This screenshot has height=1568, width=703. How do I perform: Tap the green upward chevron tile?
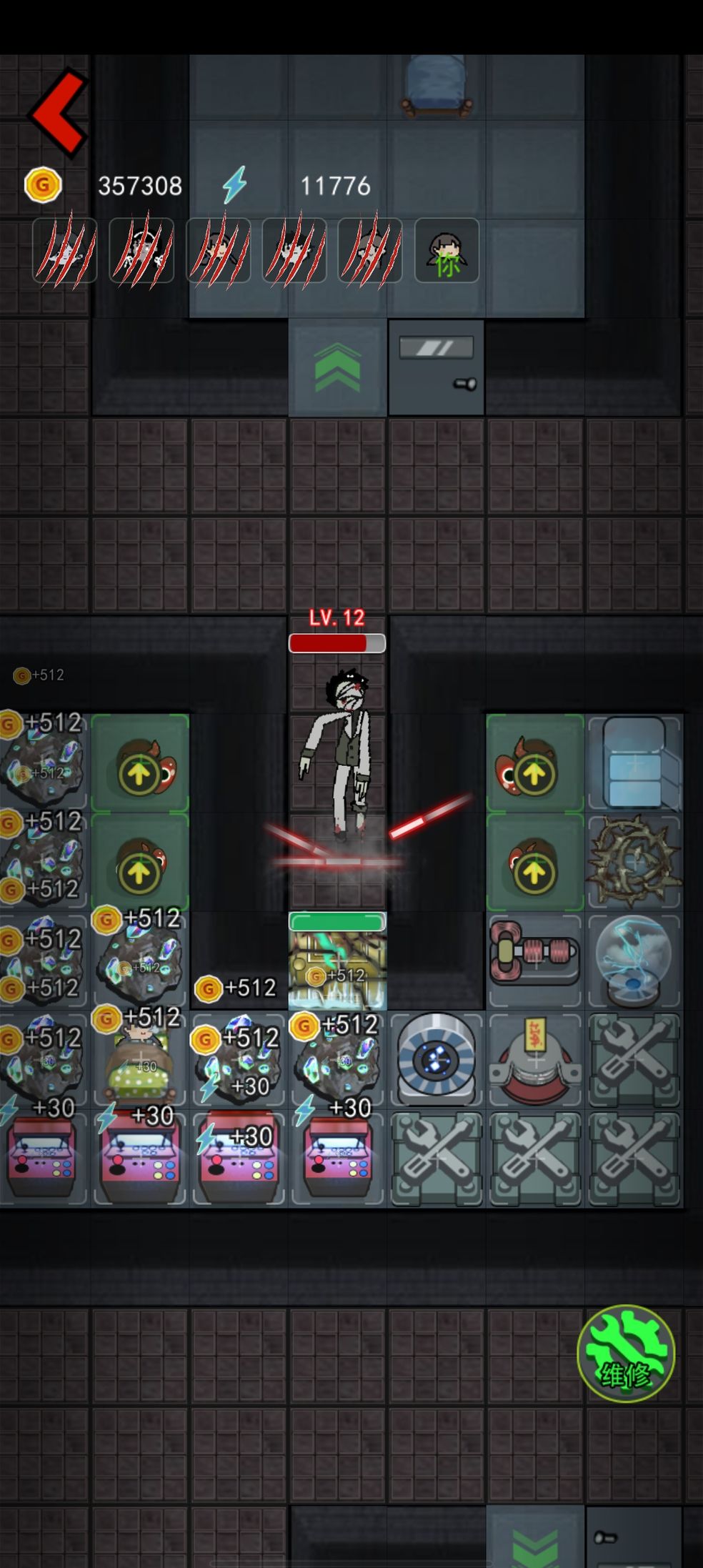click(337, 368)
